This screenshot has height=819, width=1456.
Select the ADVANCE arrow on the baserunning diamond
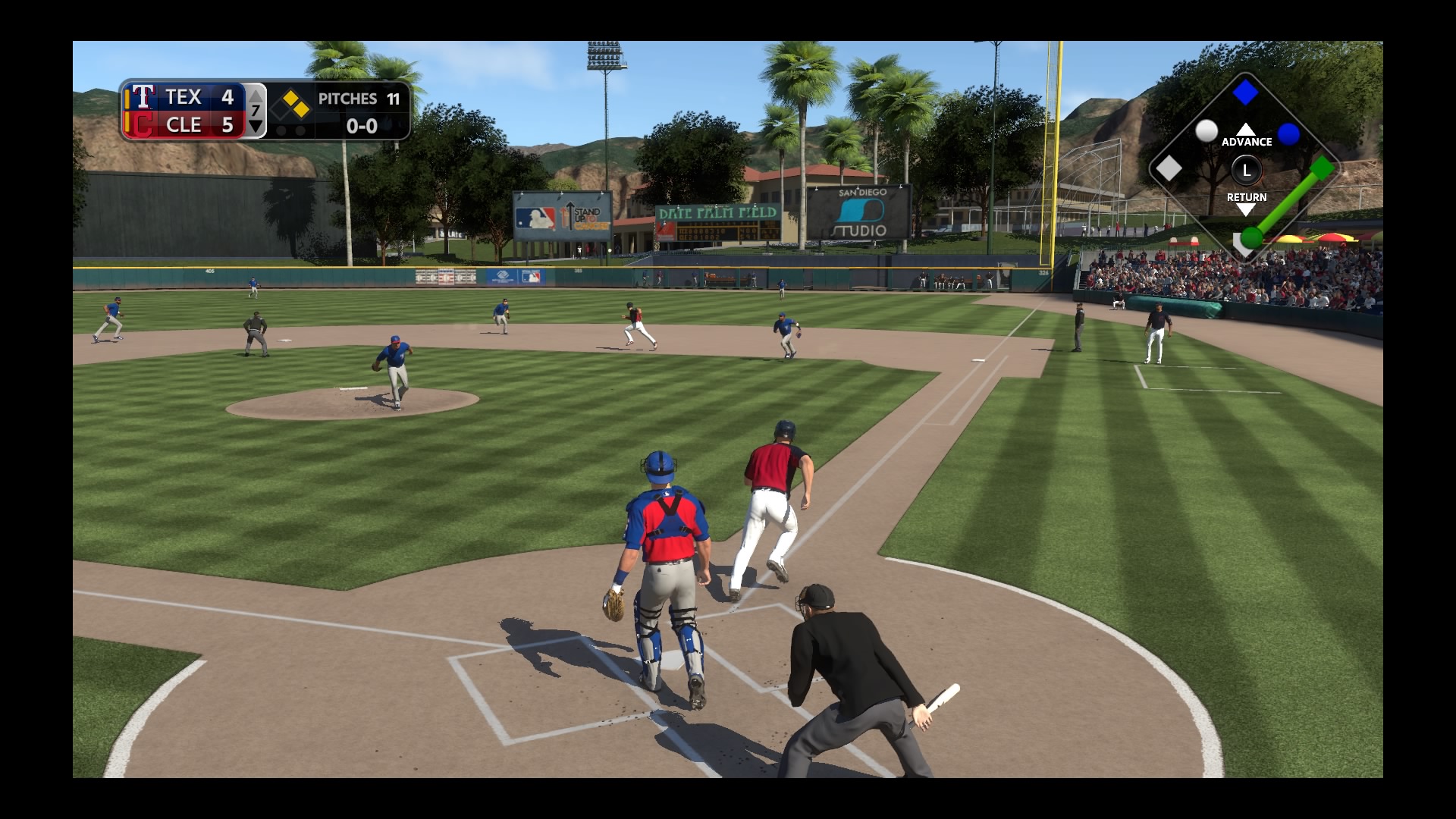coord(1246,130)
